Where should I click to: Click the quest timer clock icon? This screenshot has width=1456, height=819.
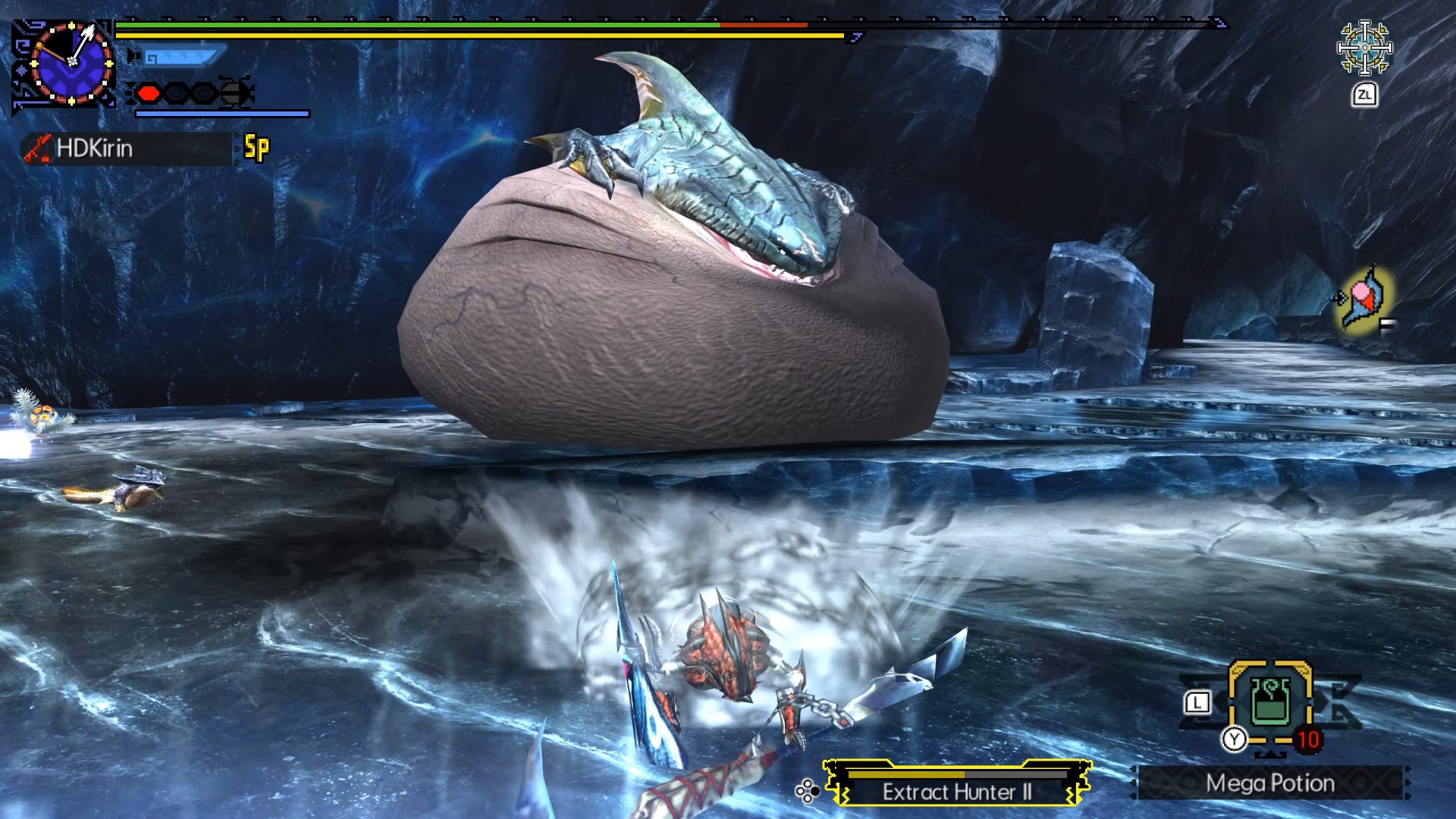71,62
